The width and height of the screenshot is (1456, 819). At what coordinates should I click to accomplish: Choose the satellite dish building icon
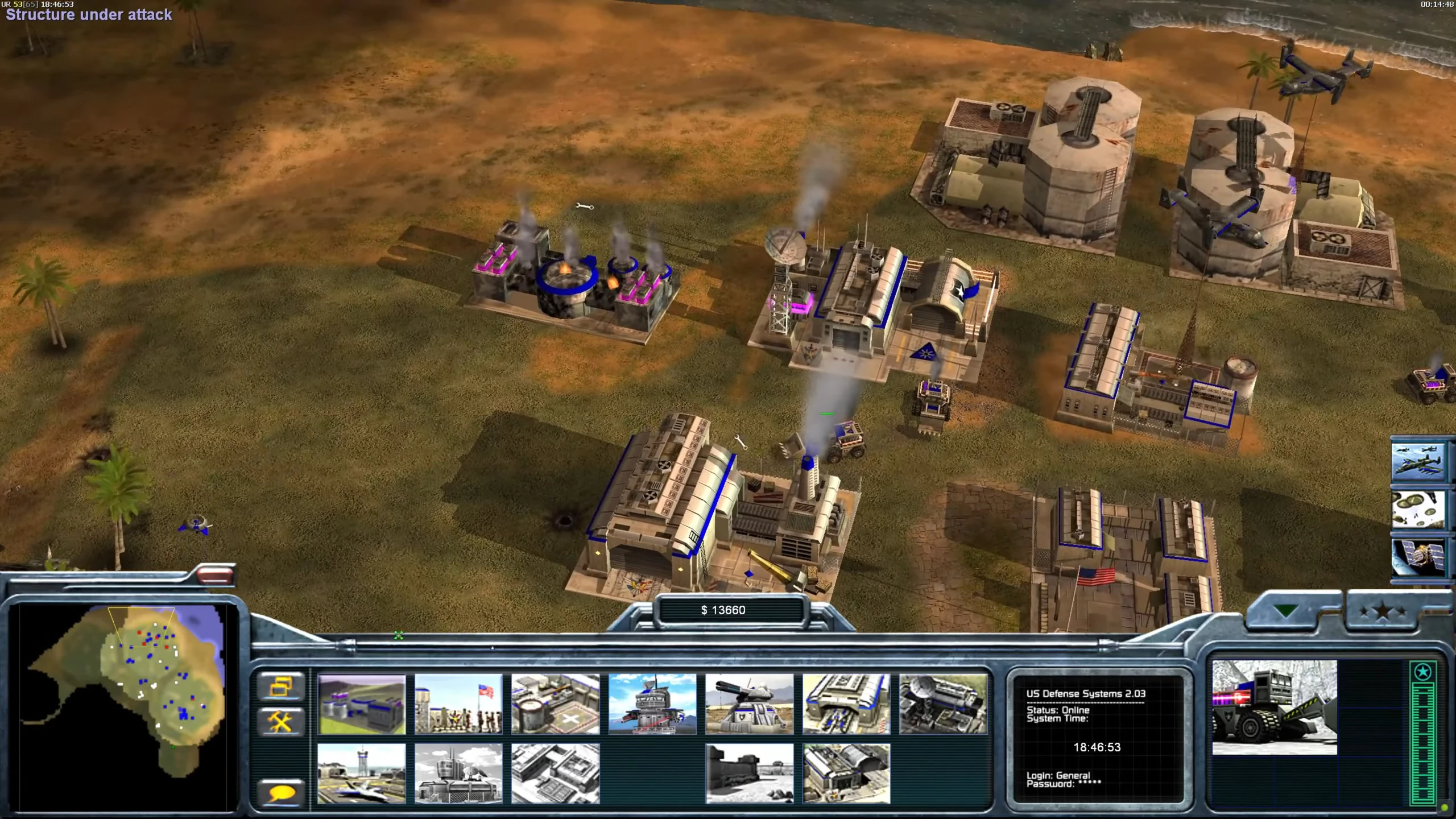pos(944,704)
